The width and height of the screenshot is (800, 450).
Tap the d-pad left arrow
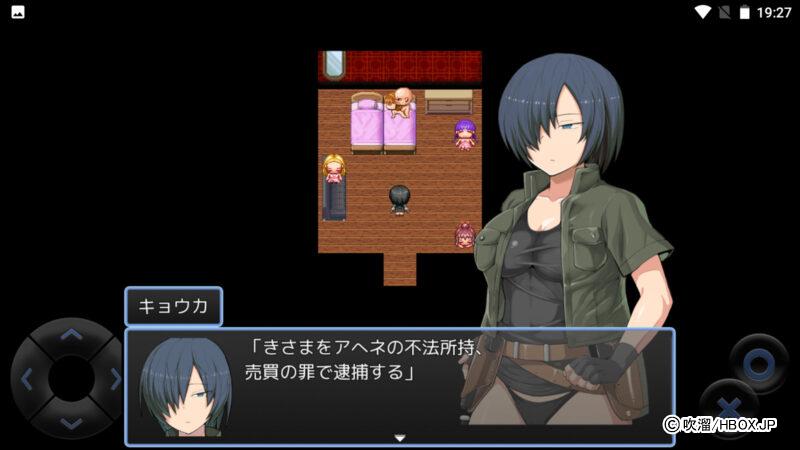tap(27, 379)
